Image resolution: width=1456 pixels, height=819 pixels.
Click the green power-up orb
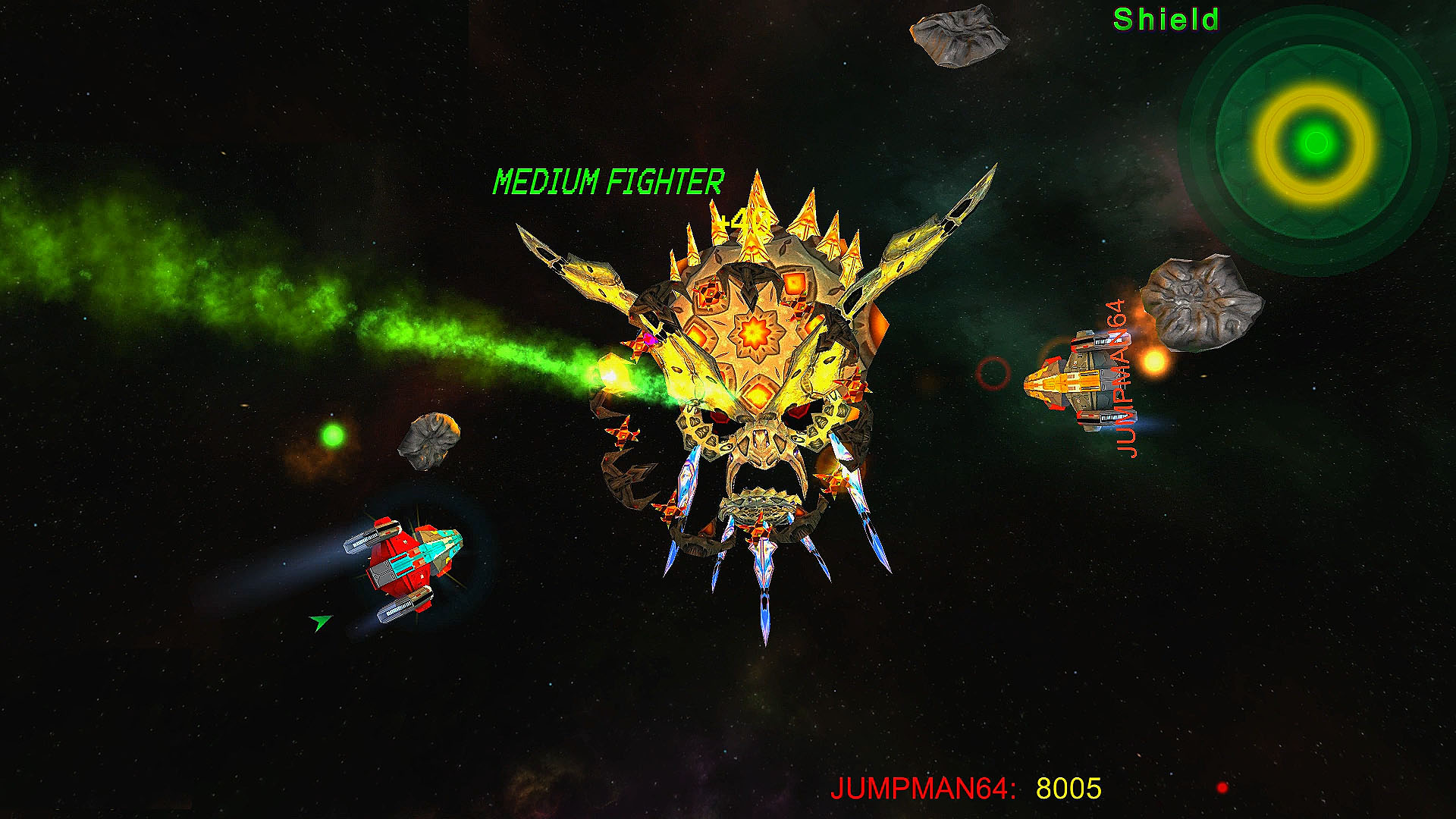[x=334, y=435]
